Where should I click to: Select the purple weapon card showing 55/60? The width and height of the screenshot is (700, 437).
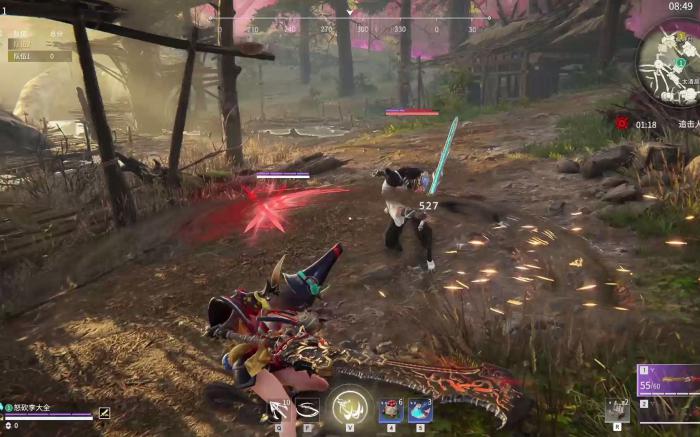point(668,381)
